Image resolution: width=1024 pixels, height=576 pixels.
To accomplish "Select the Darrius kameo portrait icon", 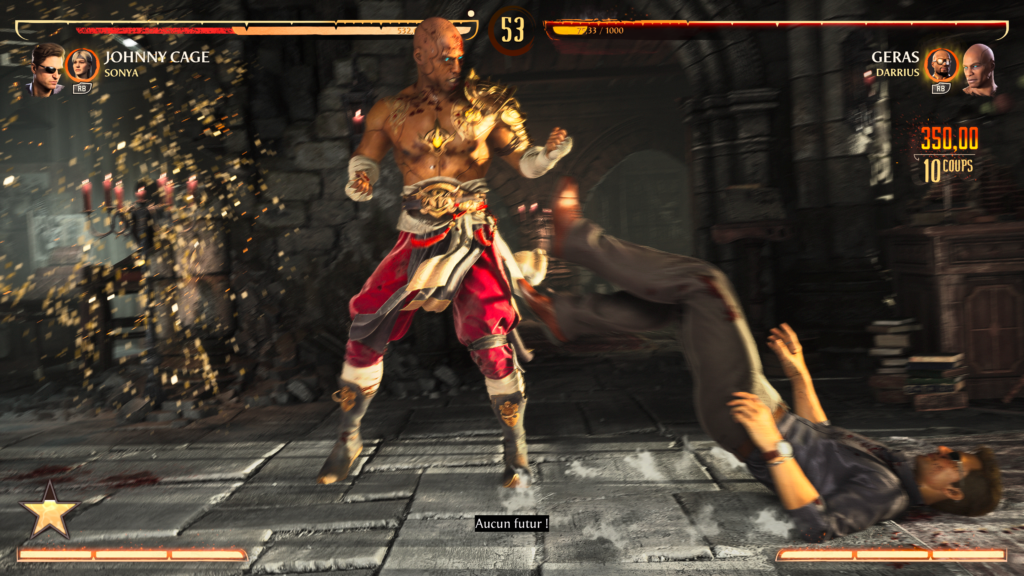I will (x=941, y=66).
